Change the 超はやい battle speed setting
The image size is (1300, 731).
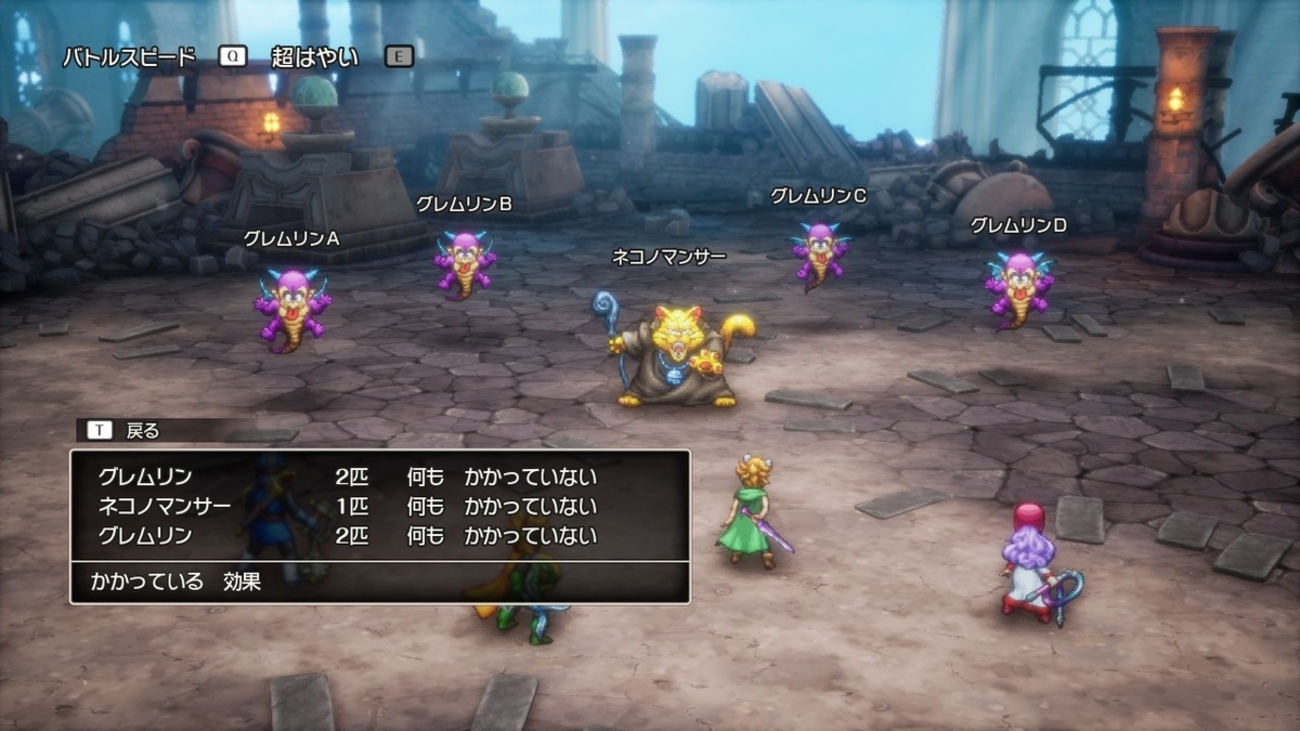(x=314, y=57)
